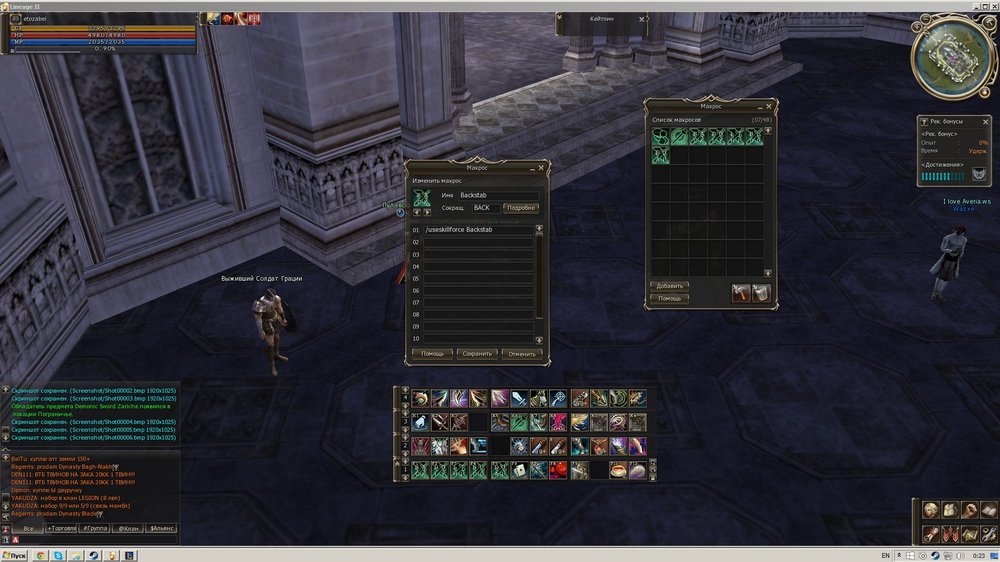Screen dimensions: 1000x562
Task: Open the Windows Пуск start menu
Action: (14, 555)
